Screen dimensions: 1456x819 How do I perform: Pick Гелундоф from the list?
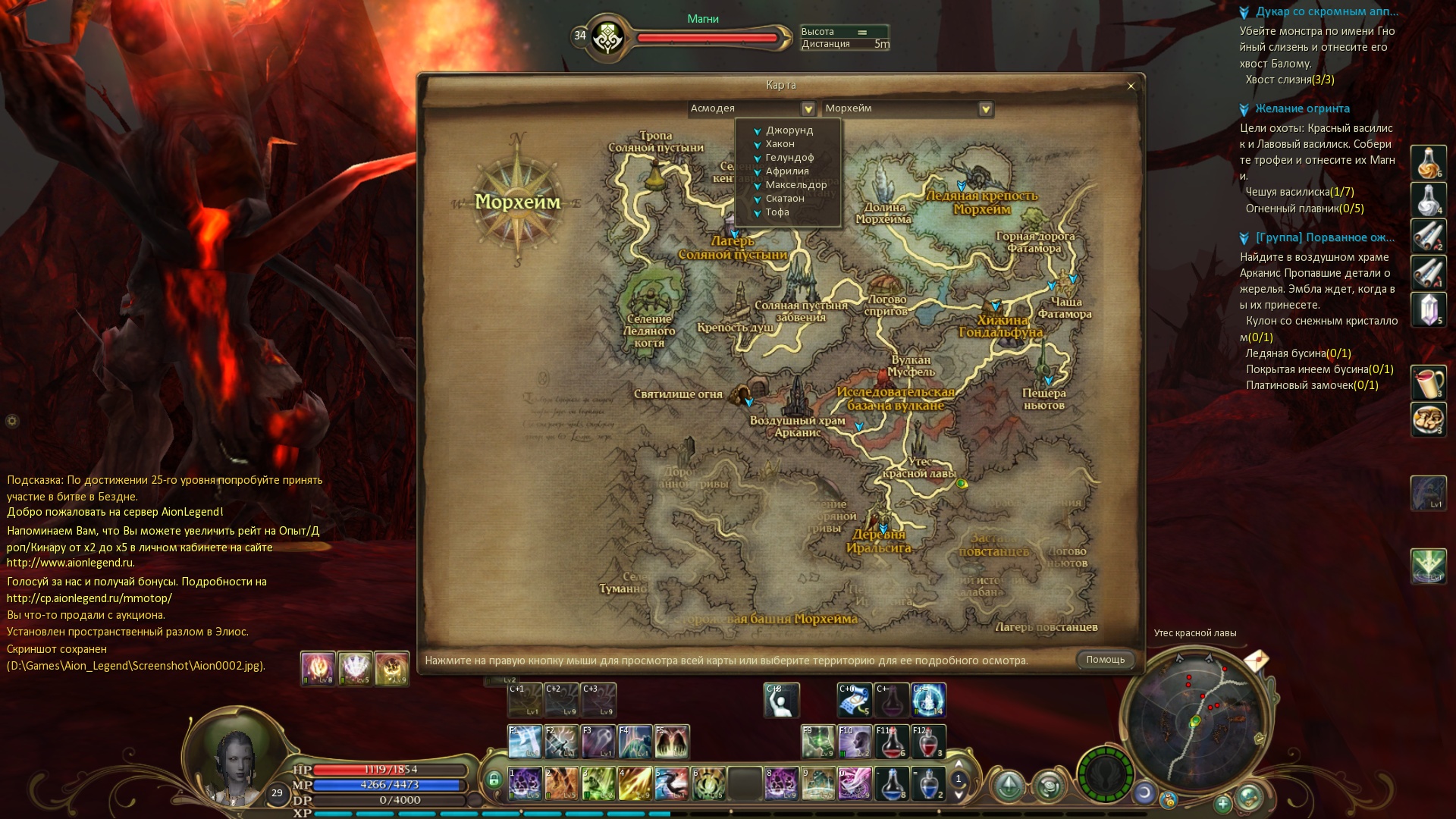tap(789, 158)
